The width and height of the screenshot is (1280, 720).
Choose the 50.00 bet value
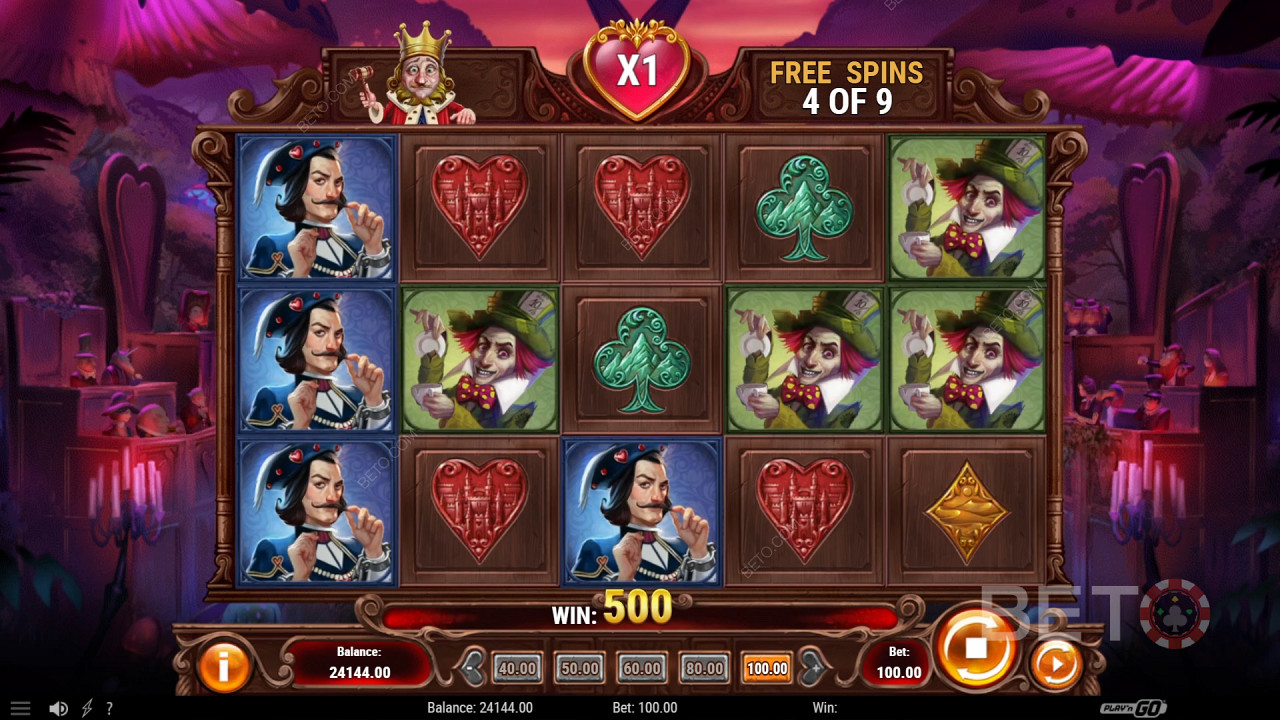580,668
